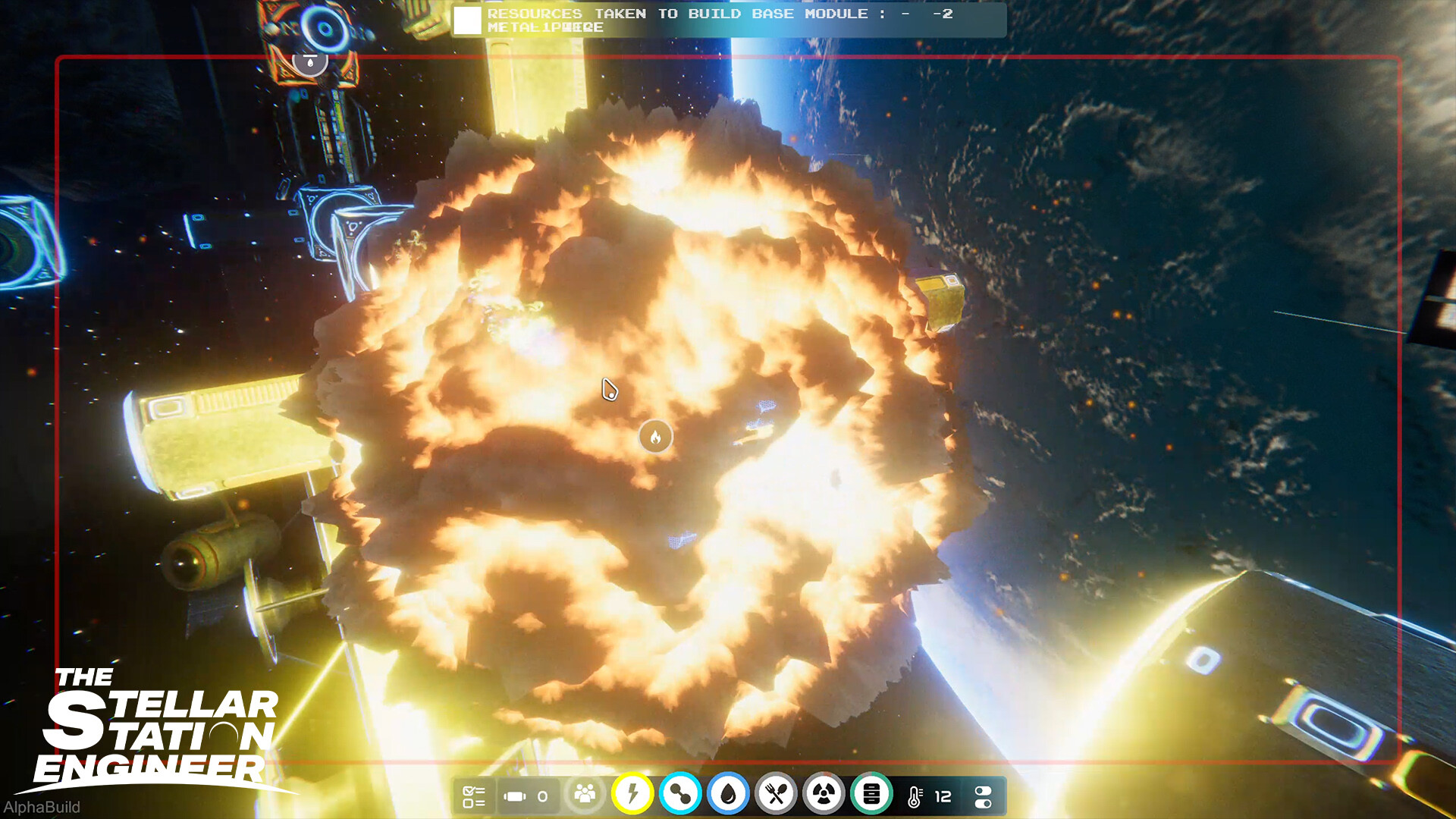Click the temperature value reading 12
This screenshot has width=1456, height=819.
[x=943, y=795]
